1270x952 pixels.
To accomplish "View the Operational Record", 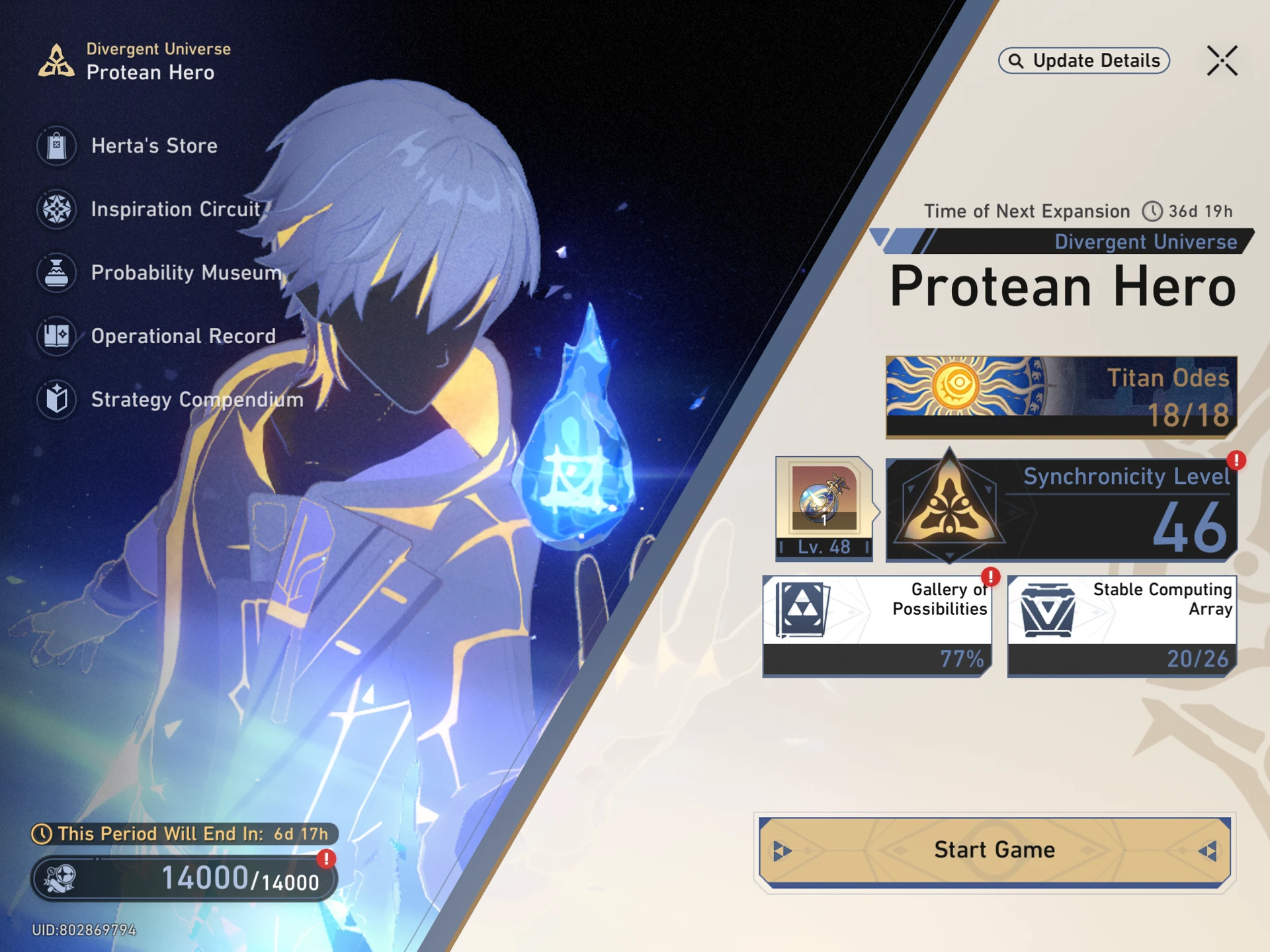I will point(183,336).
